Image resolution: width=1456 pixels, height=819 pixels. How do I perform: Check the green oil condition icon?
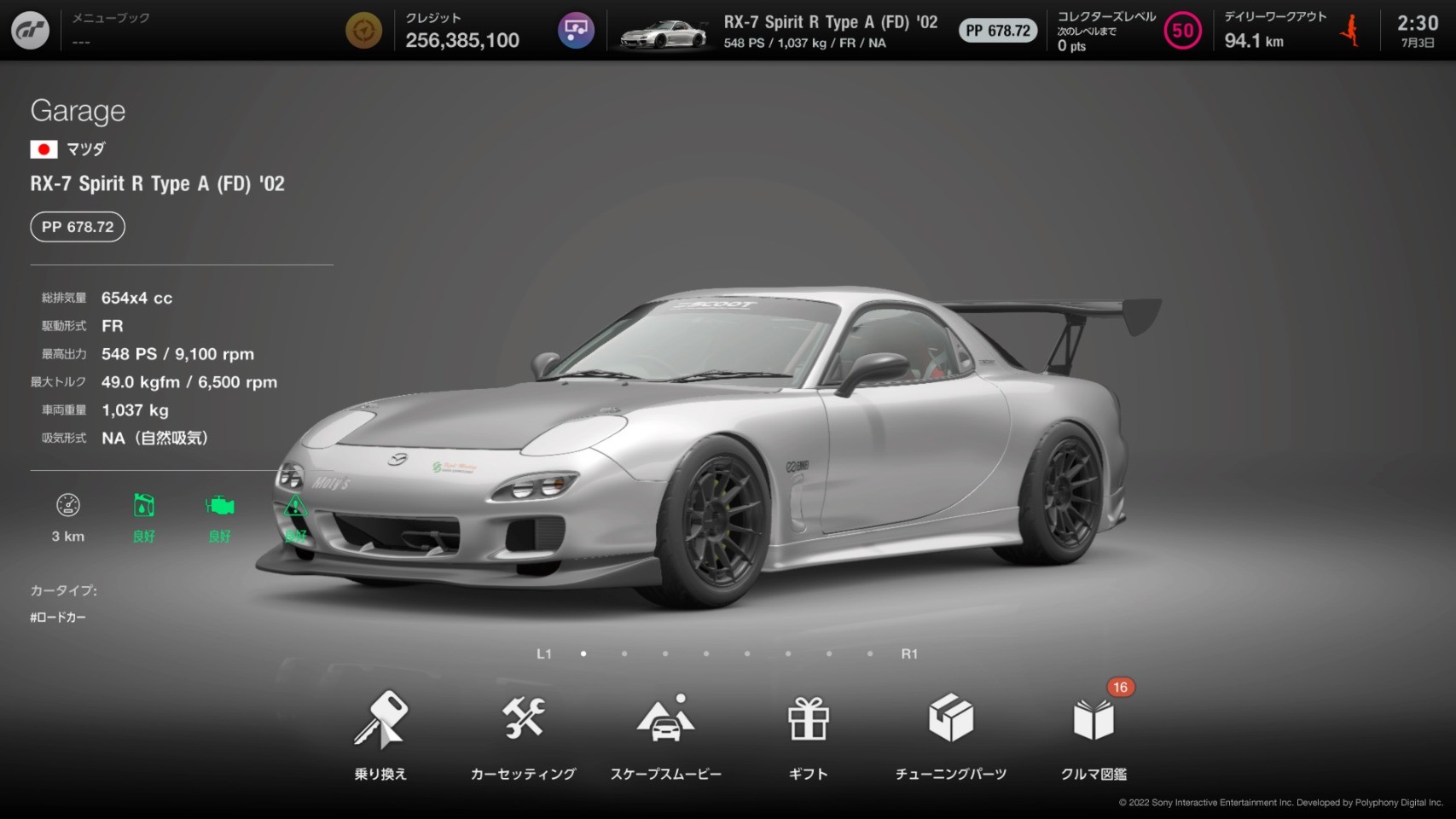[x=143, y=506]
